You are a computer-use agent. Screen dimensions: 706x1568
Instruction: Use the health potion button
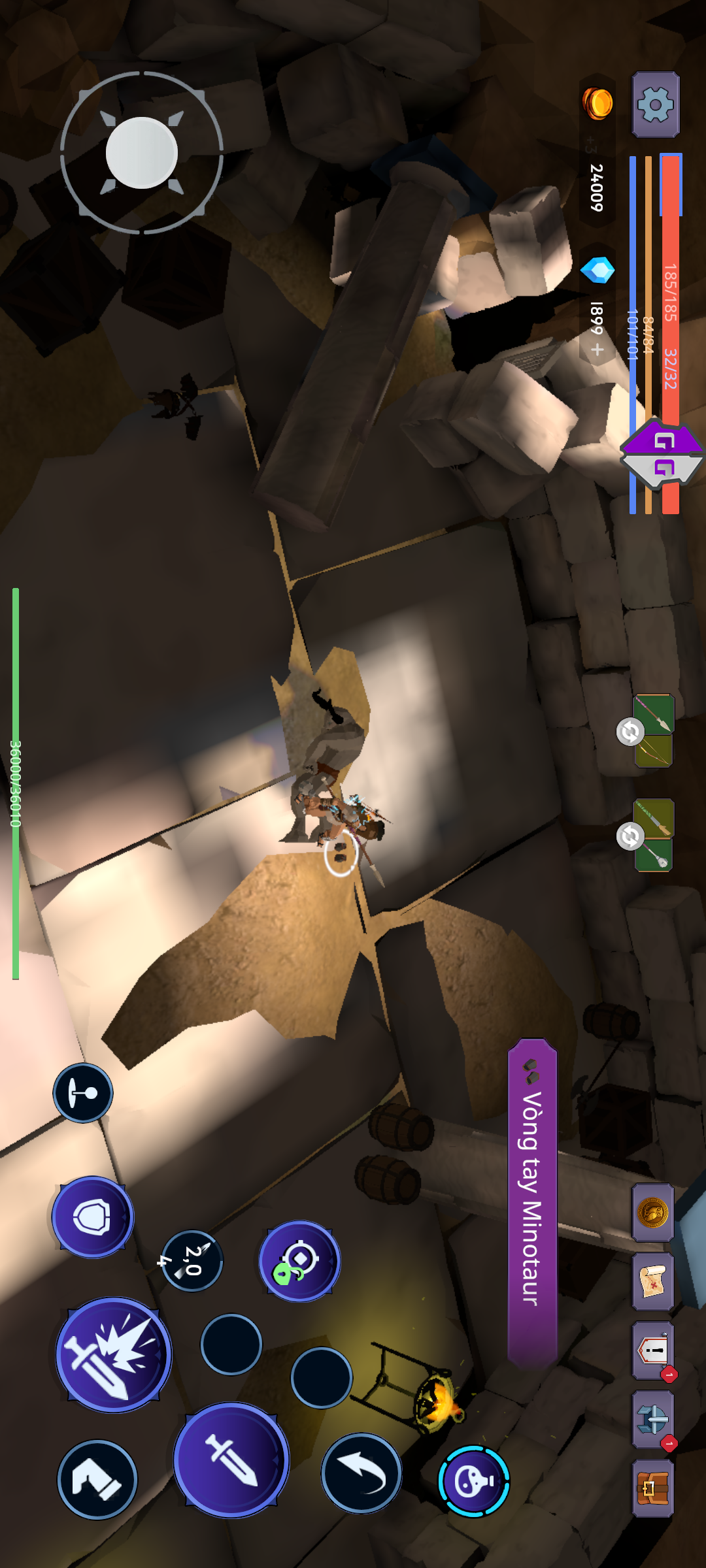(x=474, y=1481)
